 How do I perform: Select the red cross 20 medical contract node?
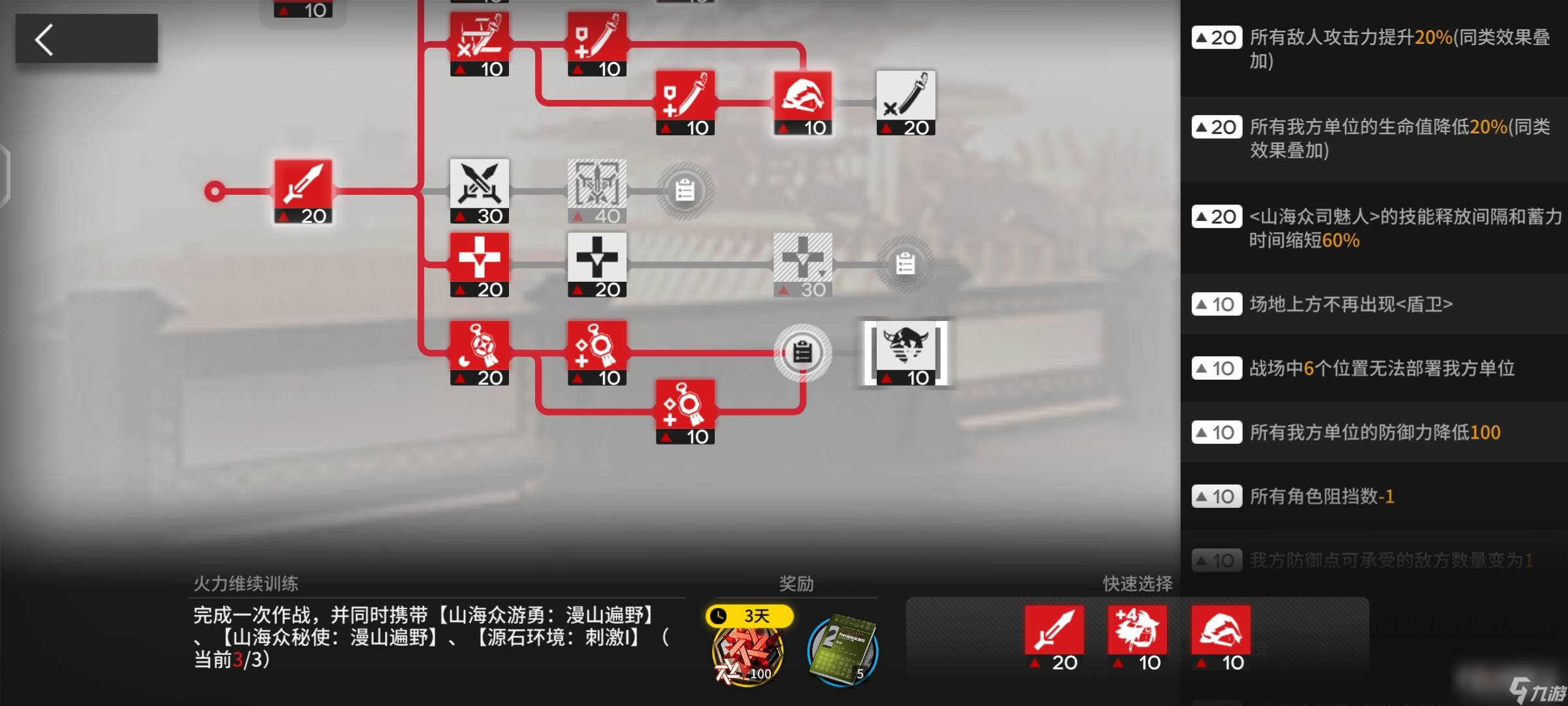click(x=479, y=265)
